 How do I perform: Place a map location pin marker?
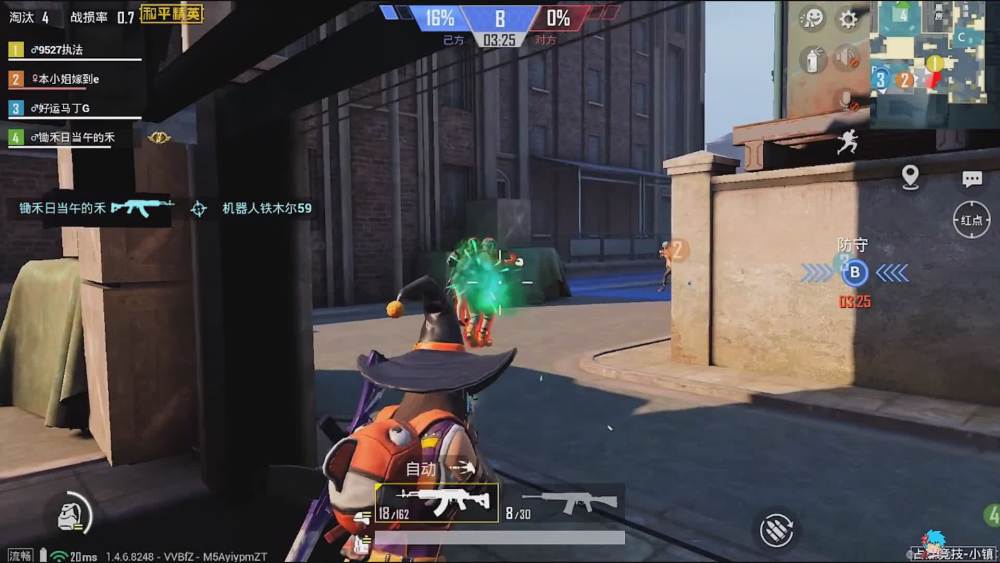pyautogui.click(x=910, y=178)
